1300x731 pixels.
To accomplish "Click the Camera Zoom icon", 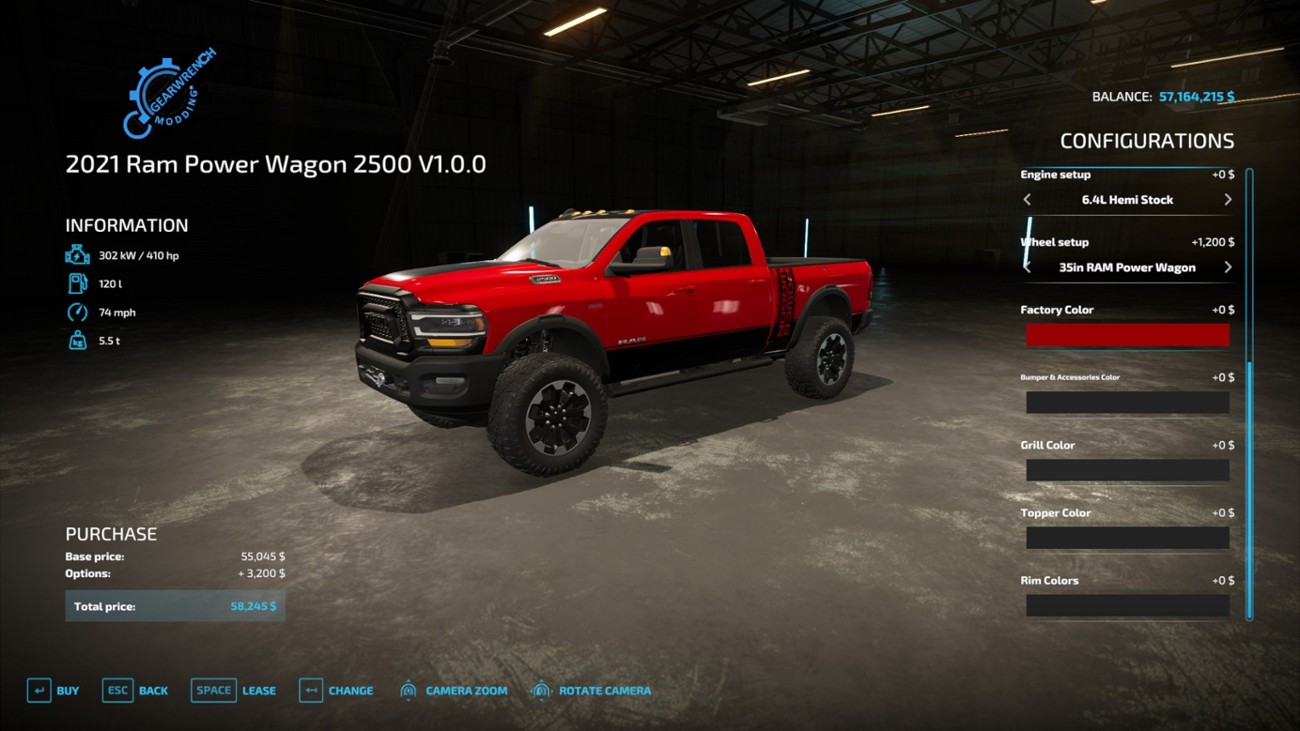I will click(x=408, y=690).
